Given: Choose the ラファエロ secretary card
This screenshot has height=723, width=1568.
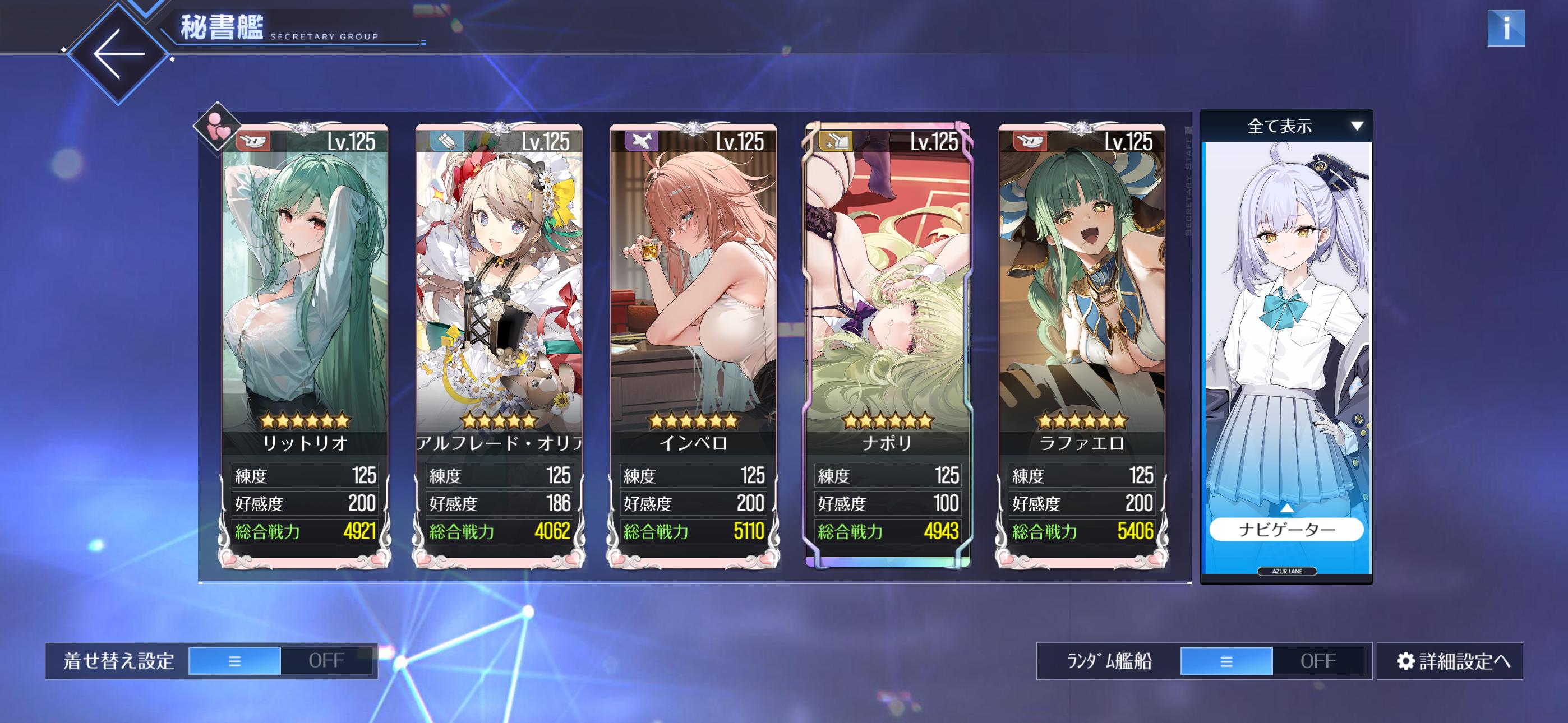Looking at the screenshot, I should click(x=1082, y=304).
